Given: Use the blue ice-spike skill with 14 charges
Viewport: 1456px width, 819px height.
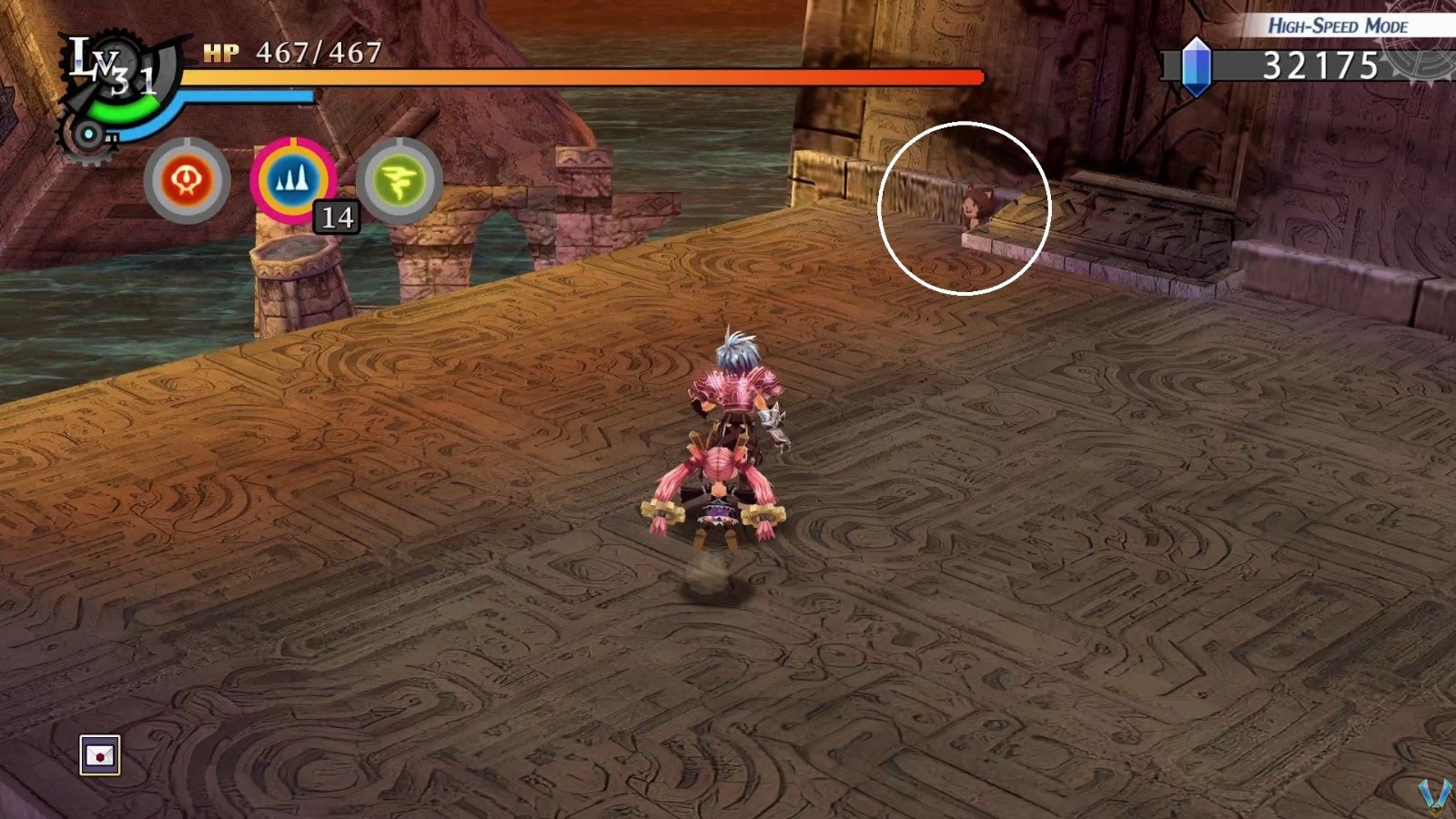Looking at the screenshot, I should tap(295, 179).
